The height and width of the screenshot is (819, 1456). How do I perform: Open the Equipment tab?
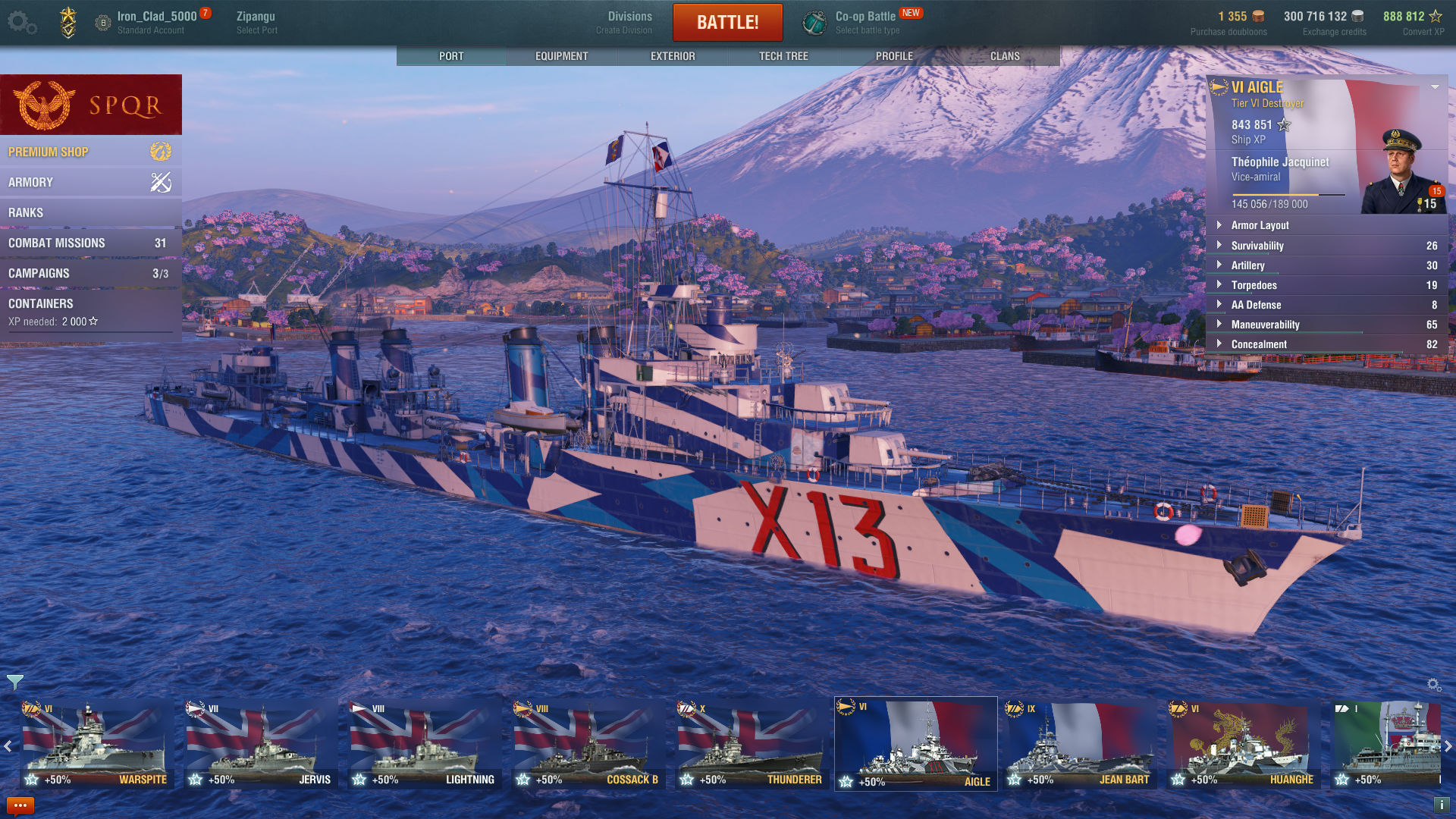tap(561, 56)
